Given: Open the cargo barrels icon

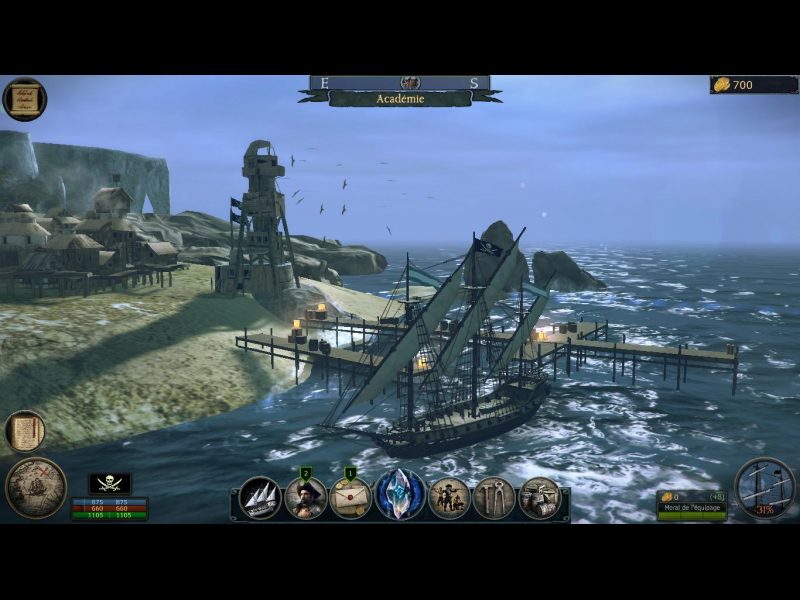Looking at the screenshot, I should coord(540,497).
